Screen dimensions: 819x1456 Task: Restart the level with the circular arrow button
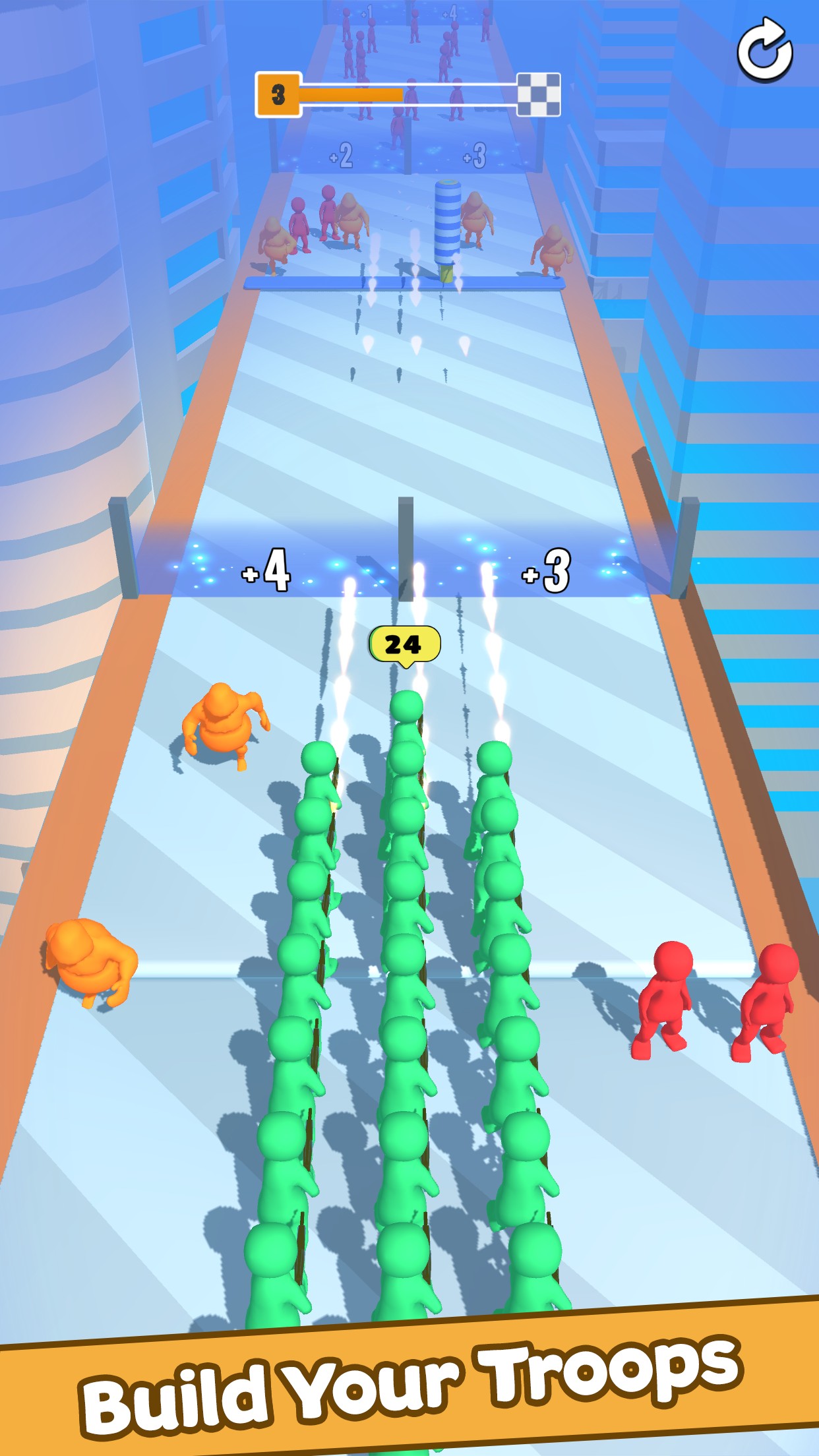click(x=764, y=50)
